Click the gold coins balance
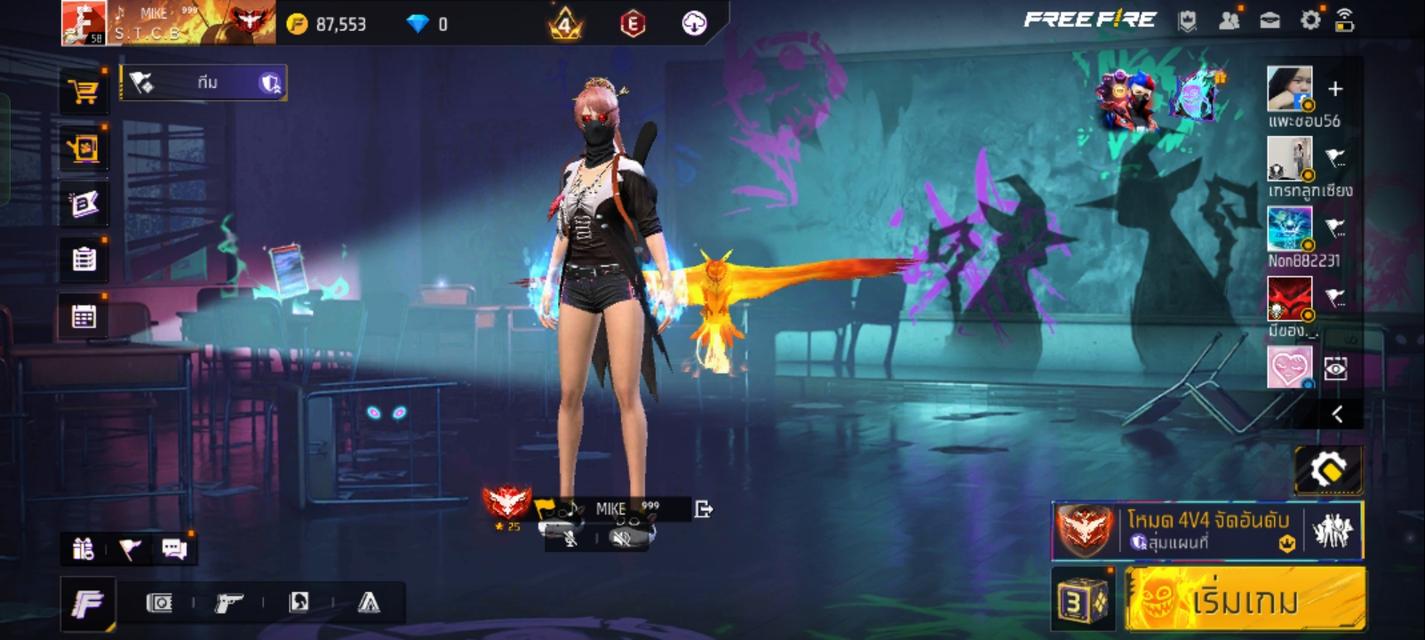The height and width of the screenshot is (640, 1425). pyautogui.click(x=327, y=24)
